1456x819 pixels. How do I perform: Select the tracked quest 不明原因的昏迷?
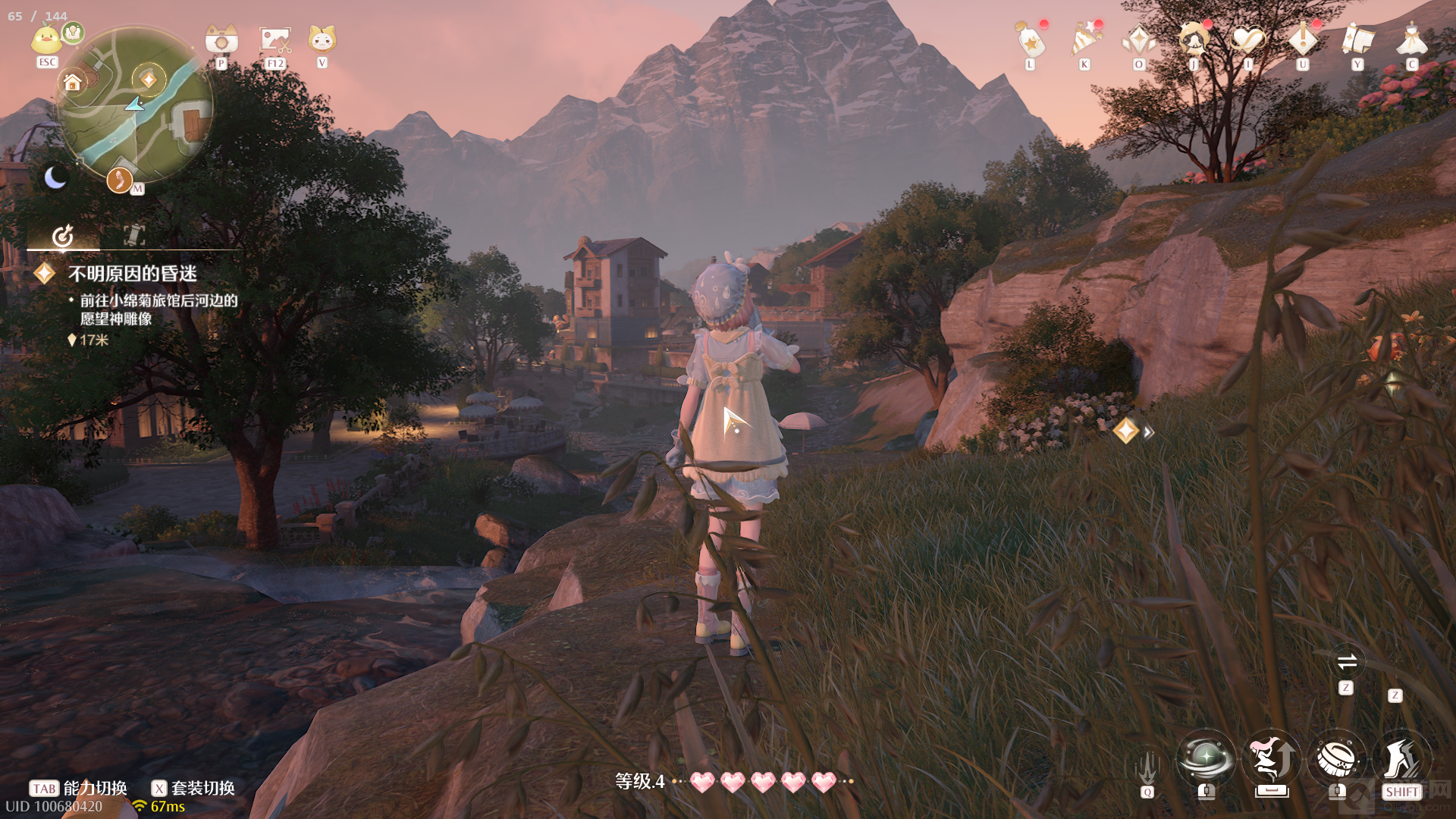(133, 274)
